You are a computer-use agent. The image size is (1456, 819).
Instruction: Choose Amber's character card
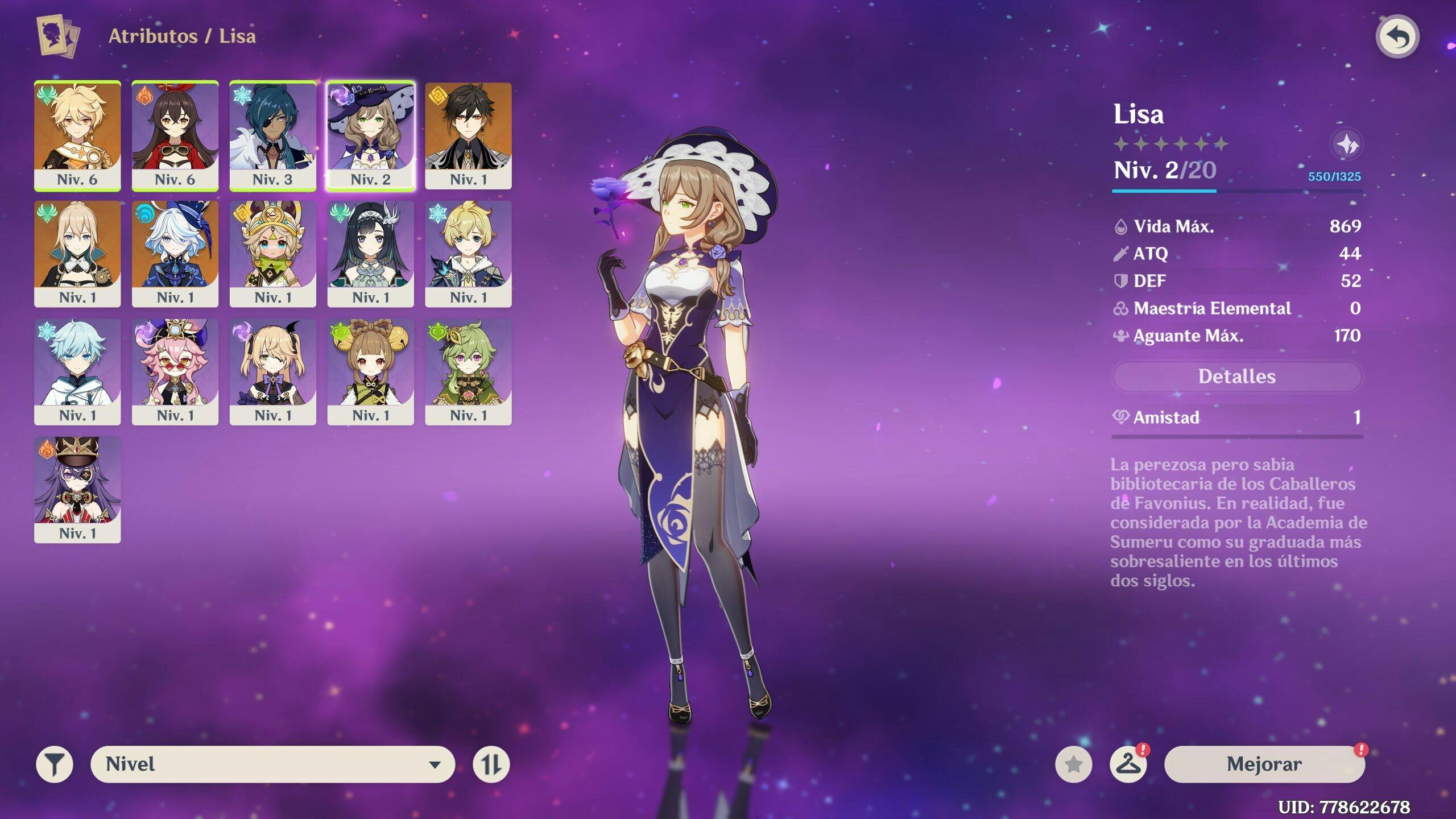point(175,135)
